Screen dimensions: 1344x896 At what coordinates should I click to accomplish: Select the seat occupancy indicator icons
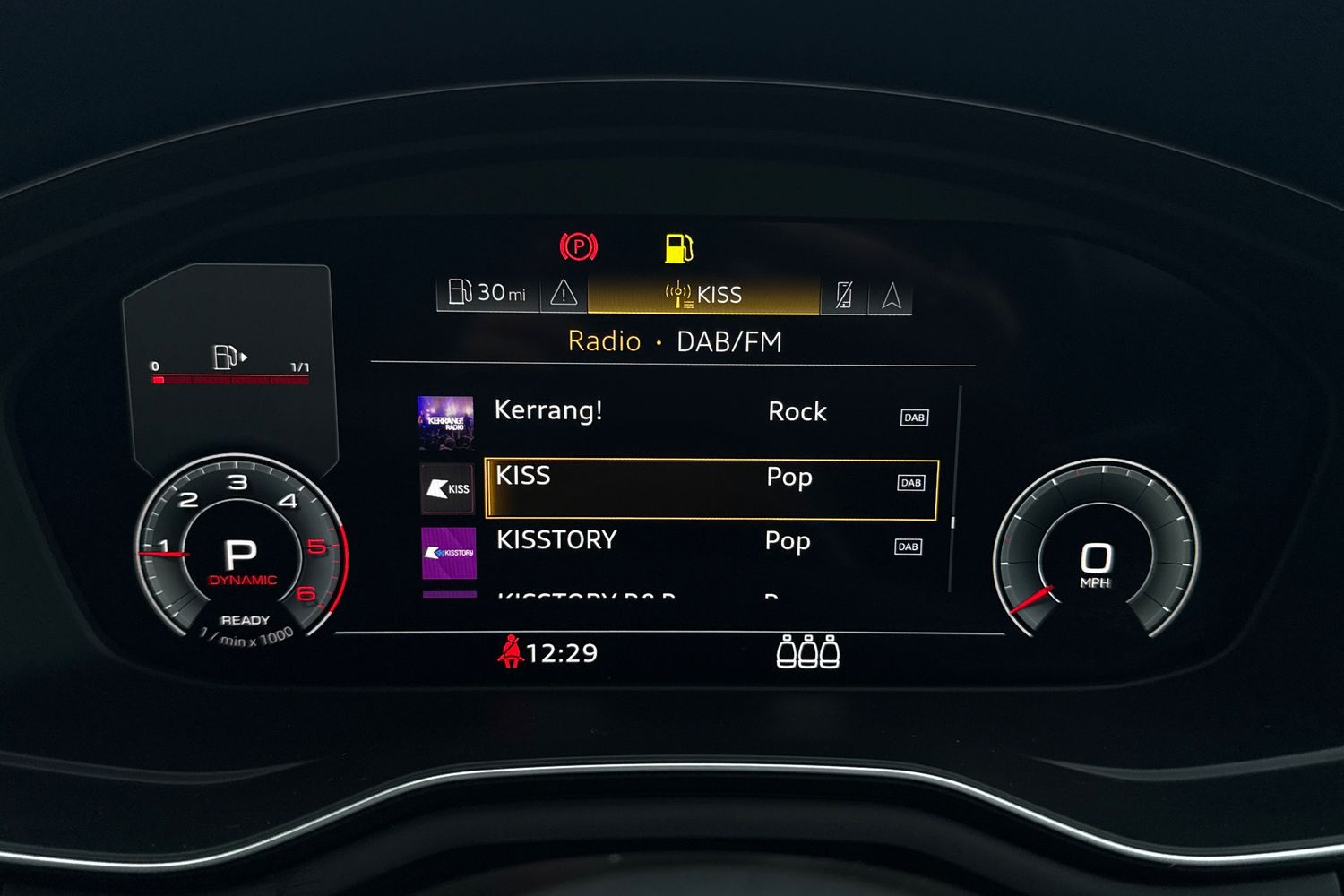[x=809, y=653]
